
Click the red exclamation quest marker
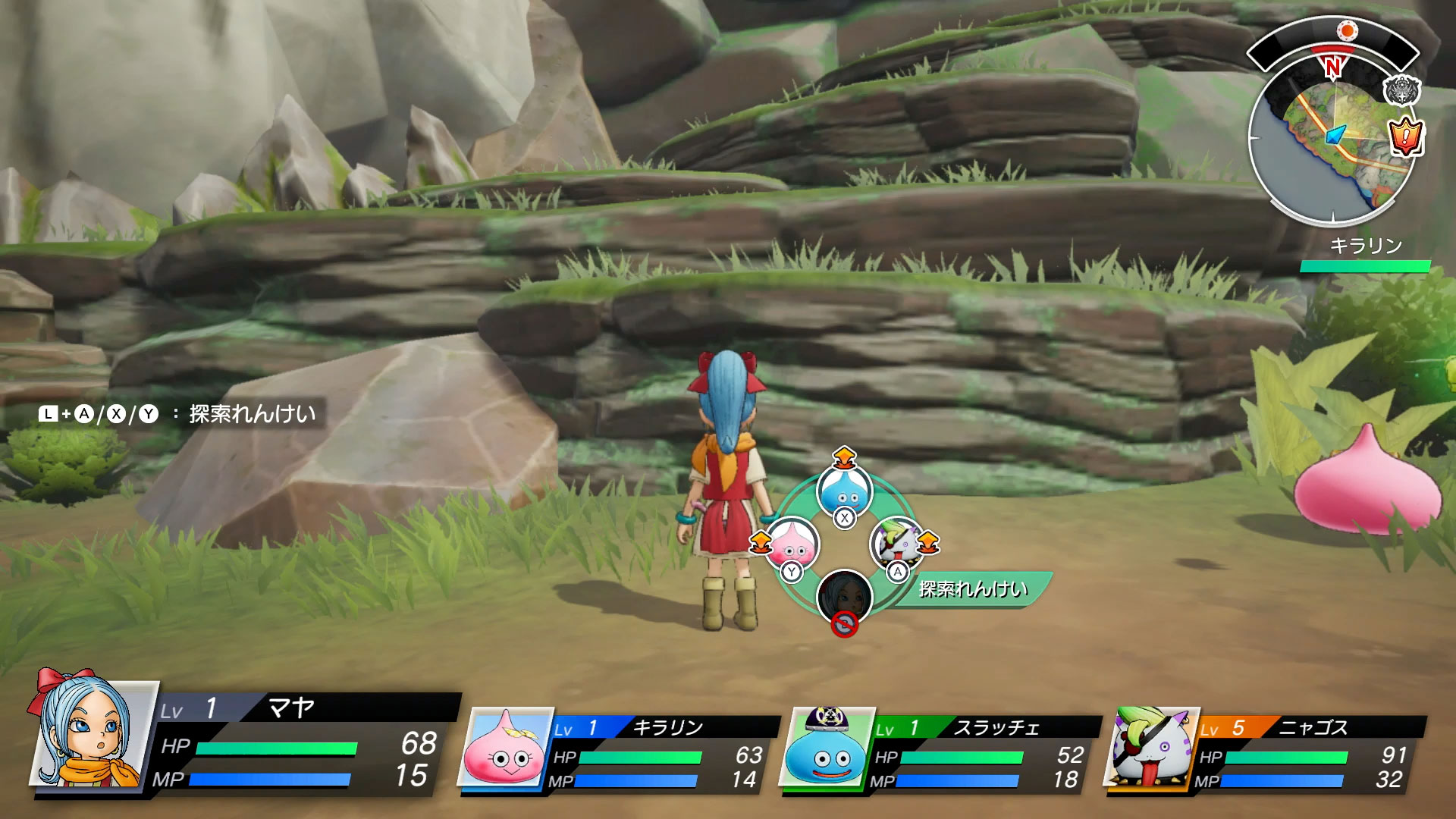click(1405, 137)
